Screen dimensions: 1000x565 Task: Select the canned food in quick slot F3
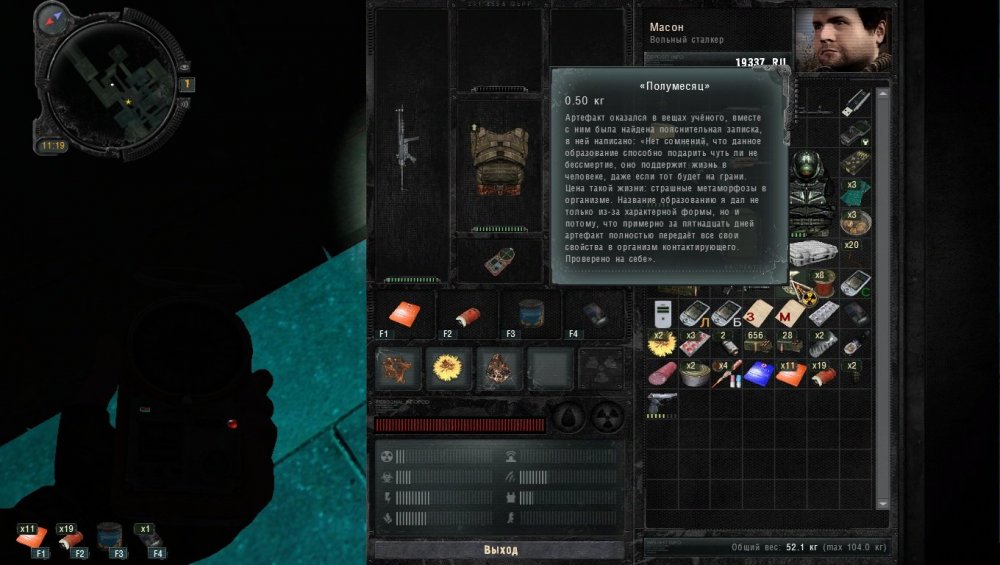click(x=529, y=313)
